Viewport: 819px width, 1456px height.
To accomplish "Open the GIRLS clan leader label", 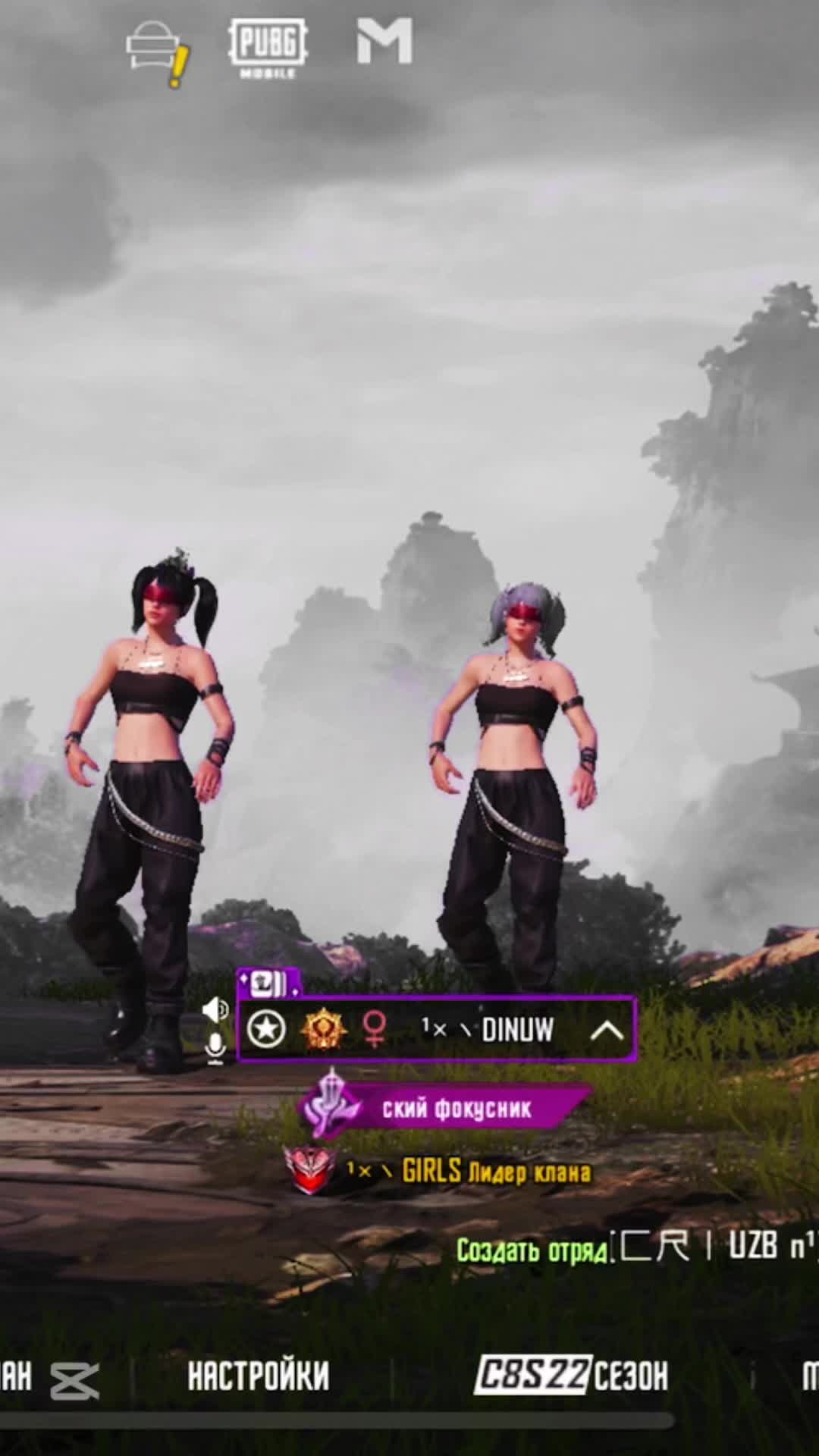I will tap(494, 1172).
